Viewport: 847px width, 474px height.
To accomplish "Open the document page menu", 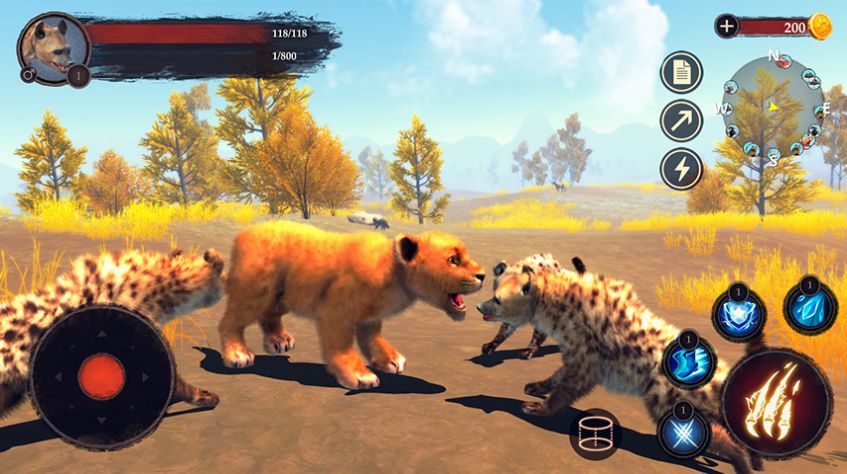I will tap(681, 72).
